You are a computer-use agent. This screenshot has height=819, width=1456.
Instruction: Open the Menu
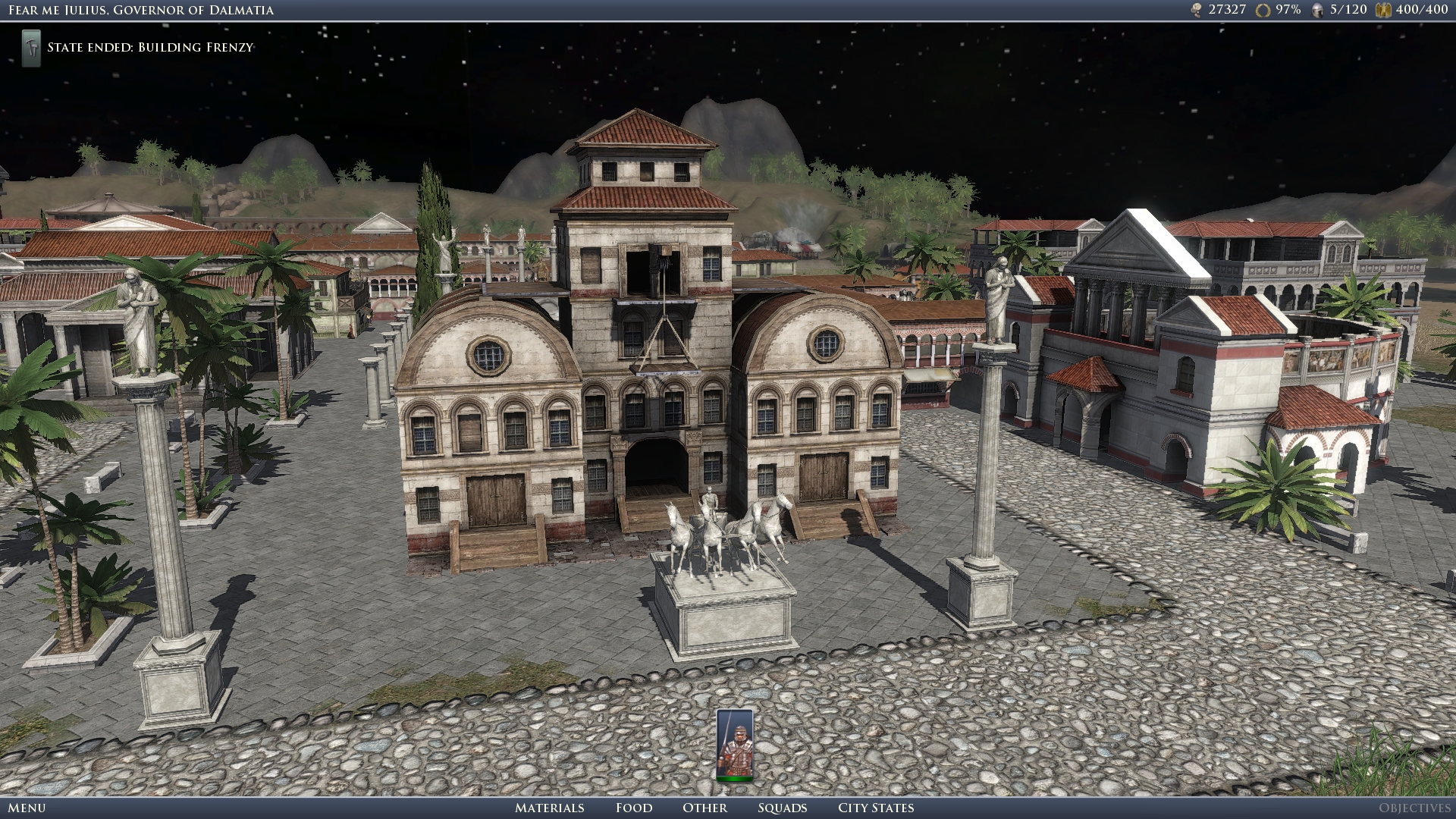[27, 808]
